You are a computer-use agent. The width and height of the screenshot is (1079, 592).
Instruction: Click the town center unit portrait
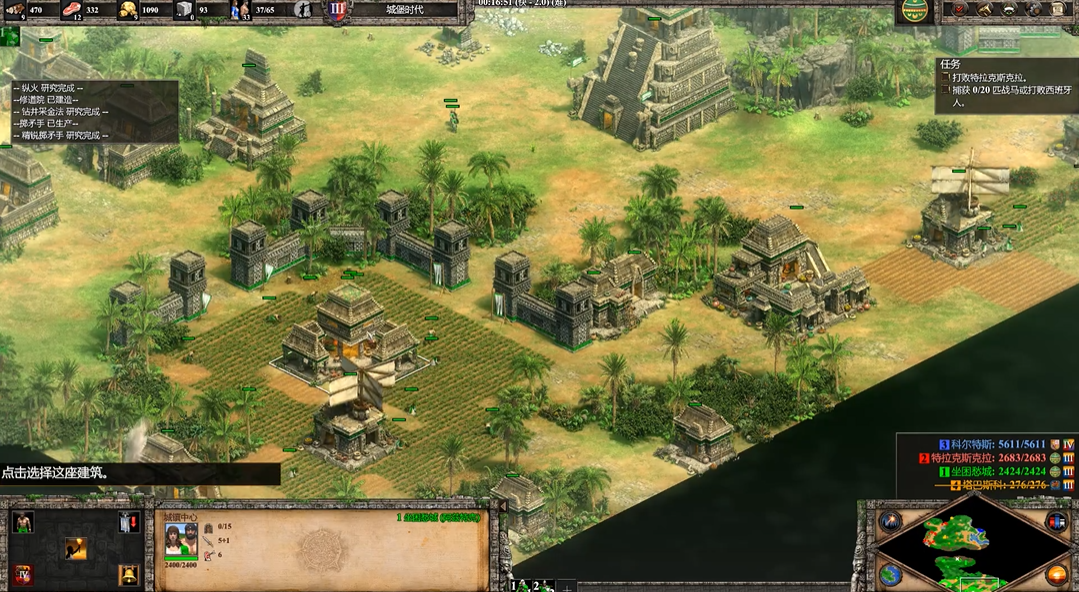click(x=180, y=541)
